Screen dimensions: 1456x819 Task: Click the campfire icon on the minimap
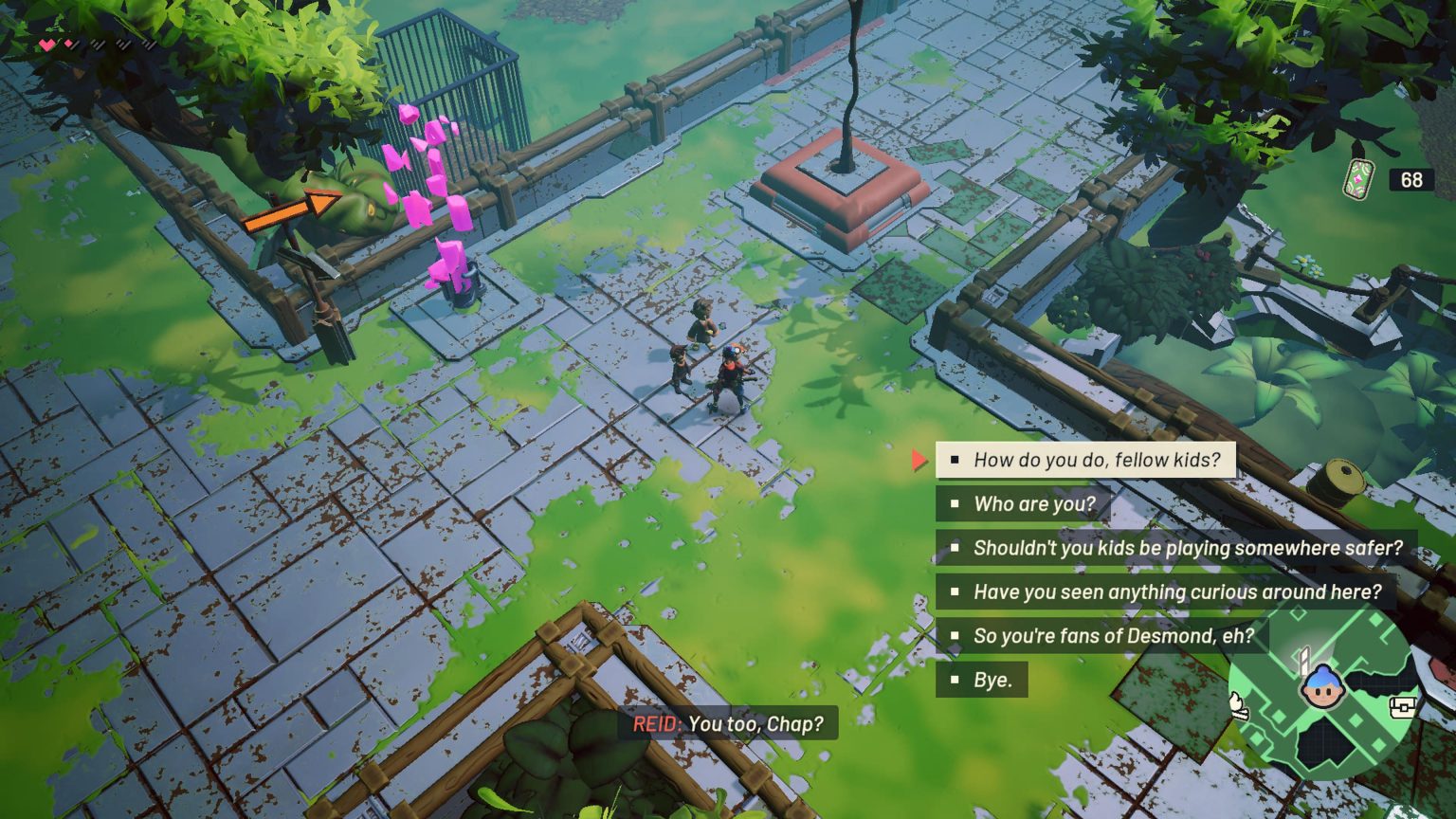click(x=1238, y=707)
